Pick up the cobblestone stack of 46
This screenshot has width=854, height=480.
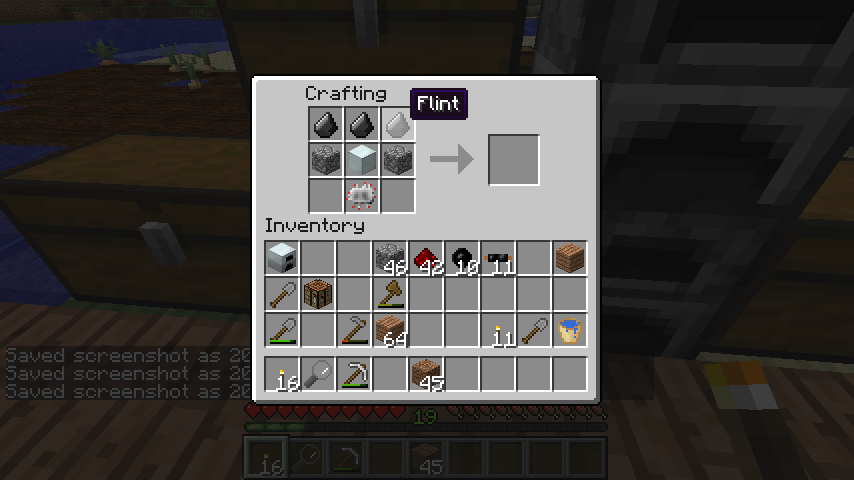[x=391, y=259]
